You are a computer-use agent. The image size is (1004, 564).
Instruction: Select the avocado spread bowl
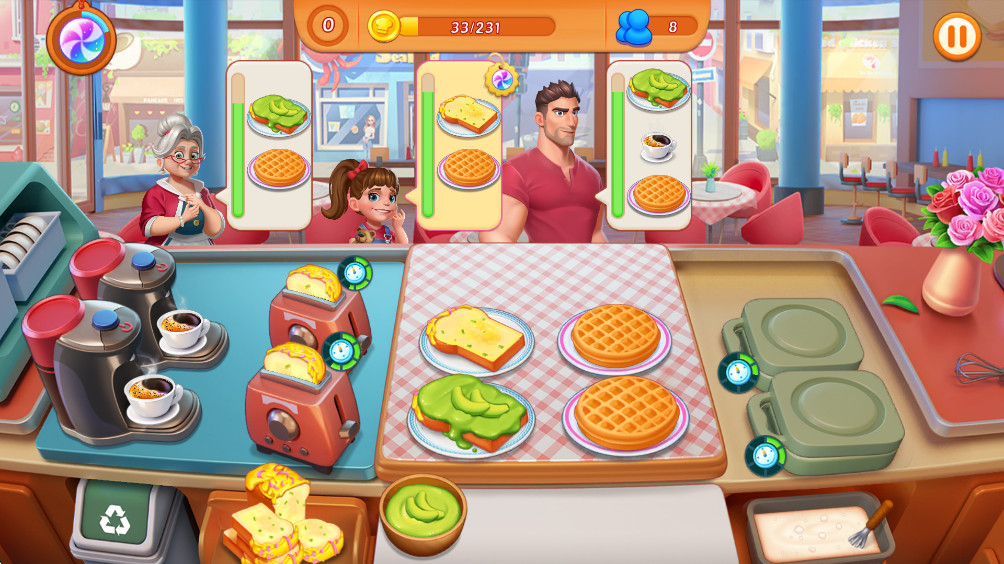(423, 511)
